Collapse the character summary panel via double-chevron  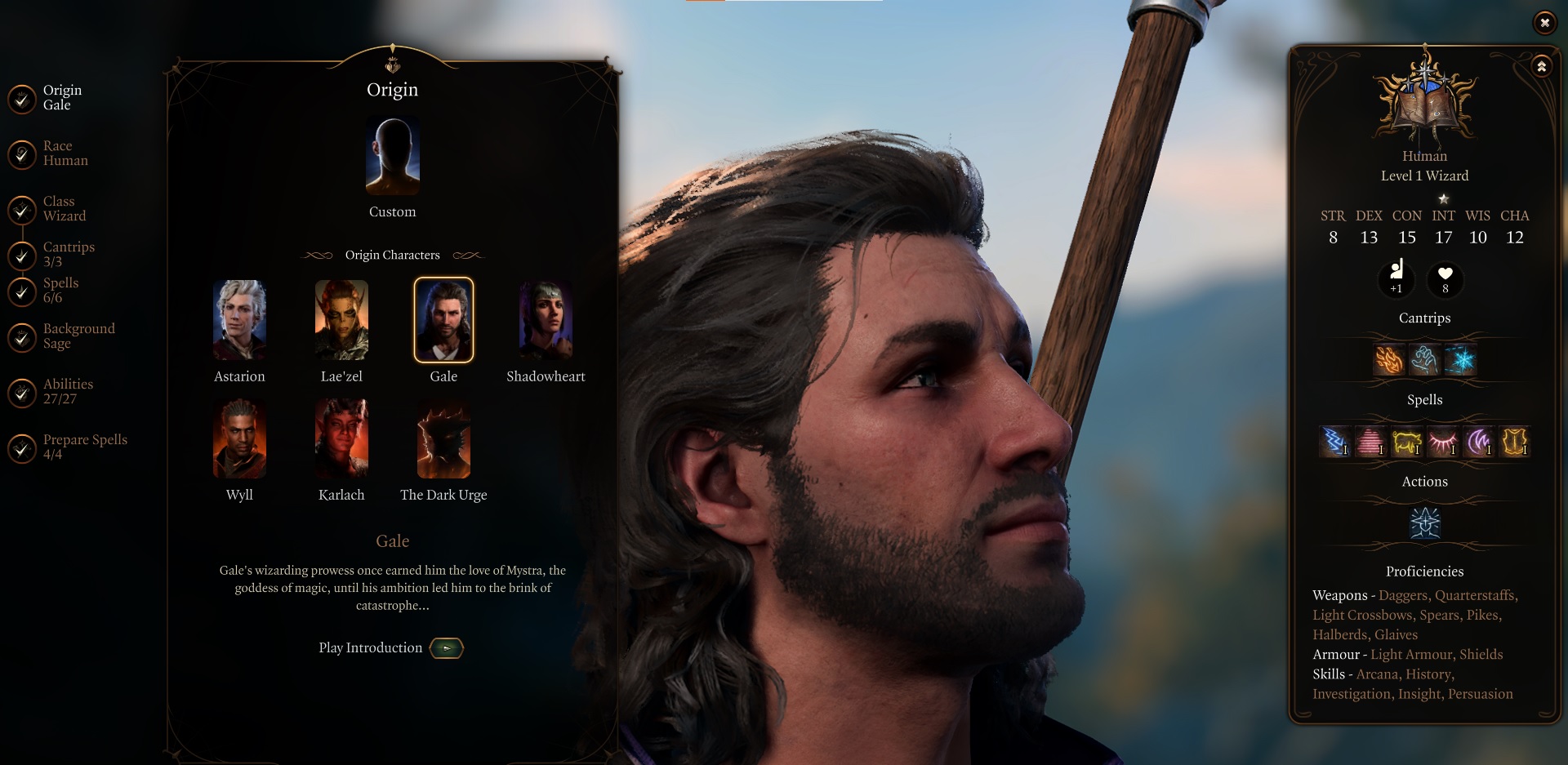pyautogui.click(x=1540, y=67)
